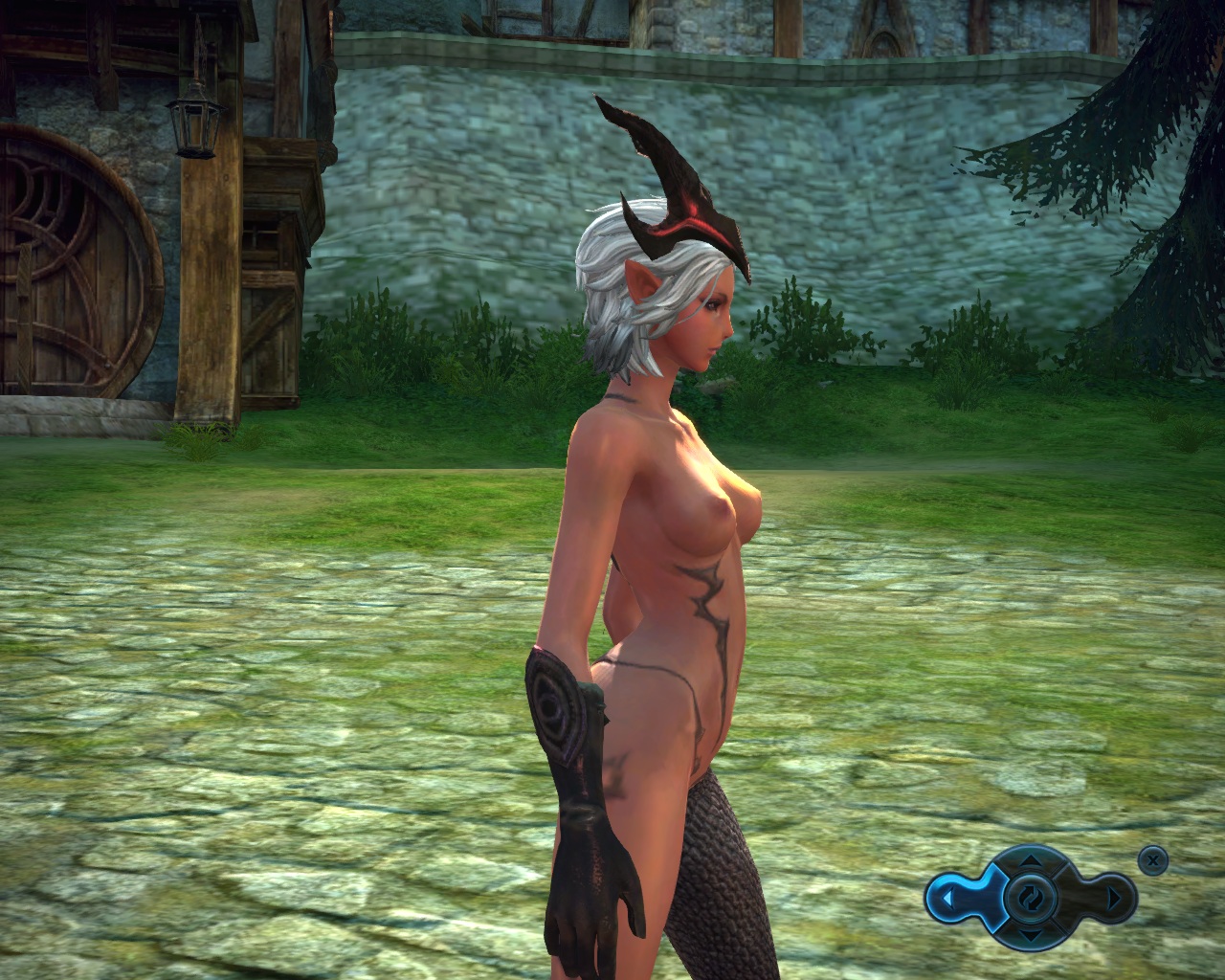Rotate view with the right arrow button
The width and height of the screenshot is (1225, 980).
click(1113, 899)
